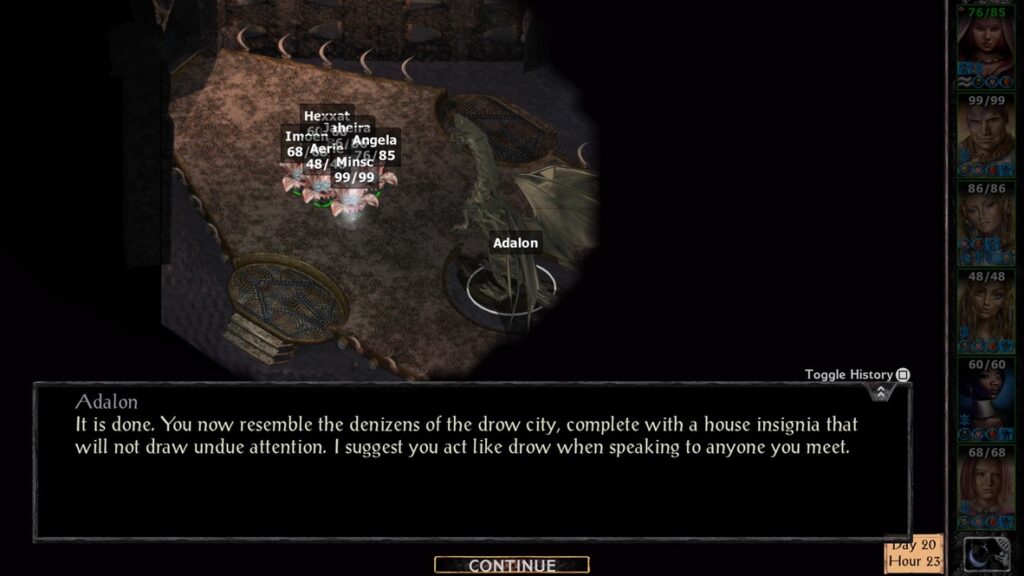Click the Day 20 Hour 23 clock
This screenshot has width=1024, height=576.
[x=913, y=553]
